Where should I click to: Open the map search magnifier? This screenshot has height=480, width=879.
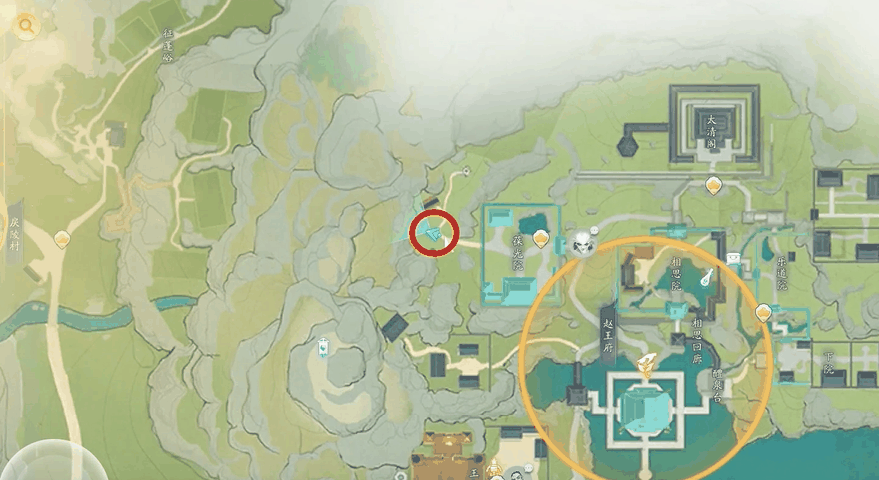(26, 27)
